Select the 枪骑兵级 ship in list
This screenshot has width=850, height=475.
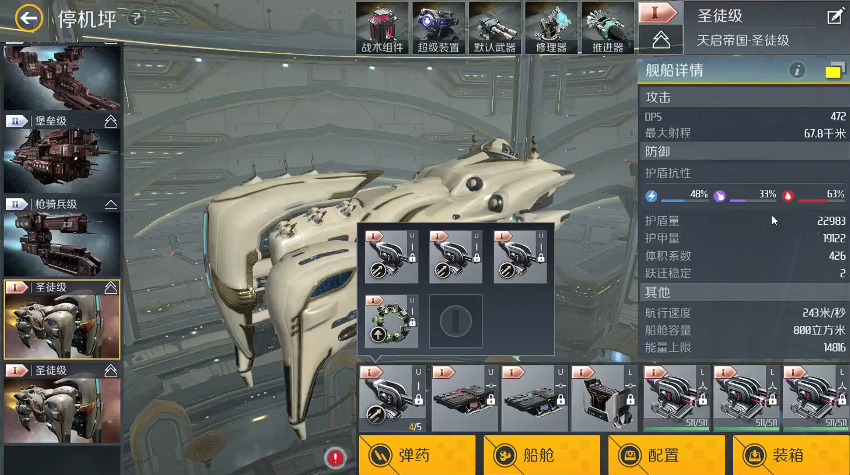click(x=62, y=236)
